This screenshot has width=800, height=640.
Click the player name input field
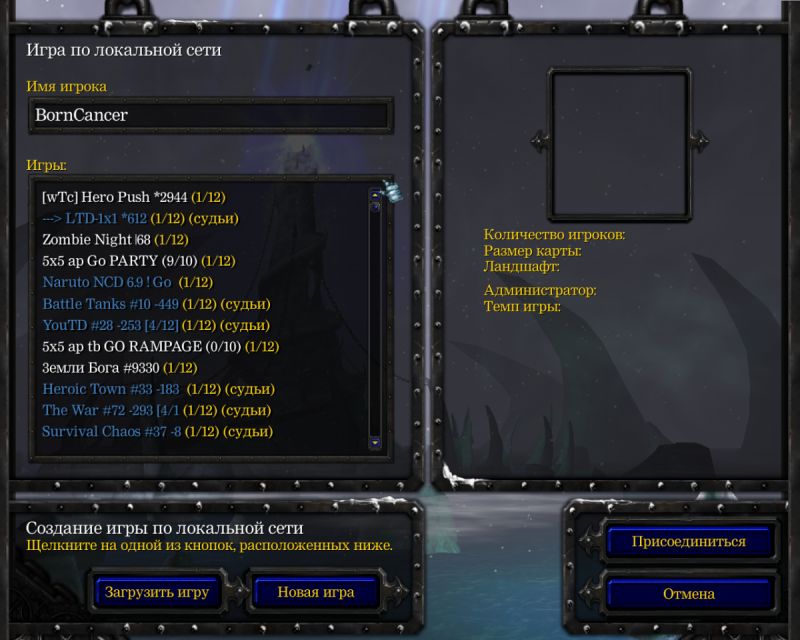click(x=210, y=115)
